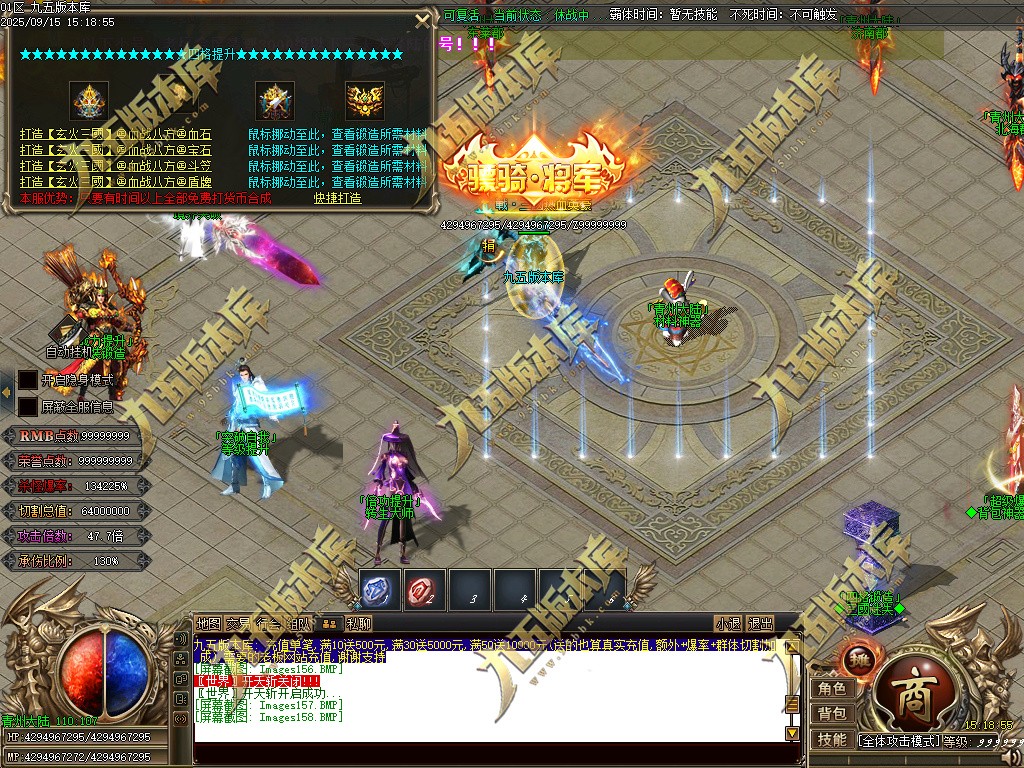Click the 小退 logout button

[x=728, y=624]
